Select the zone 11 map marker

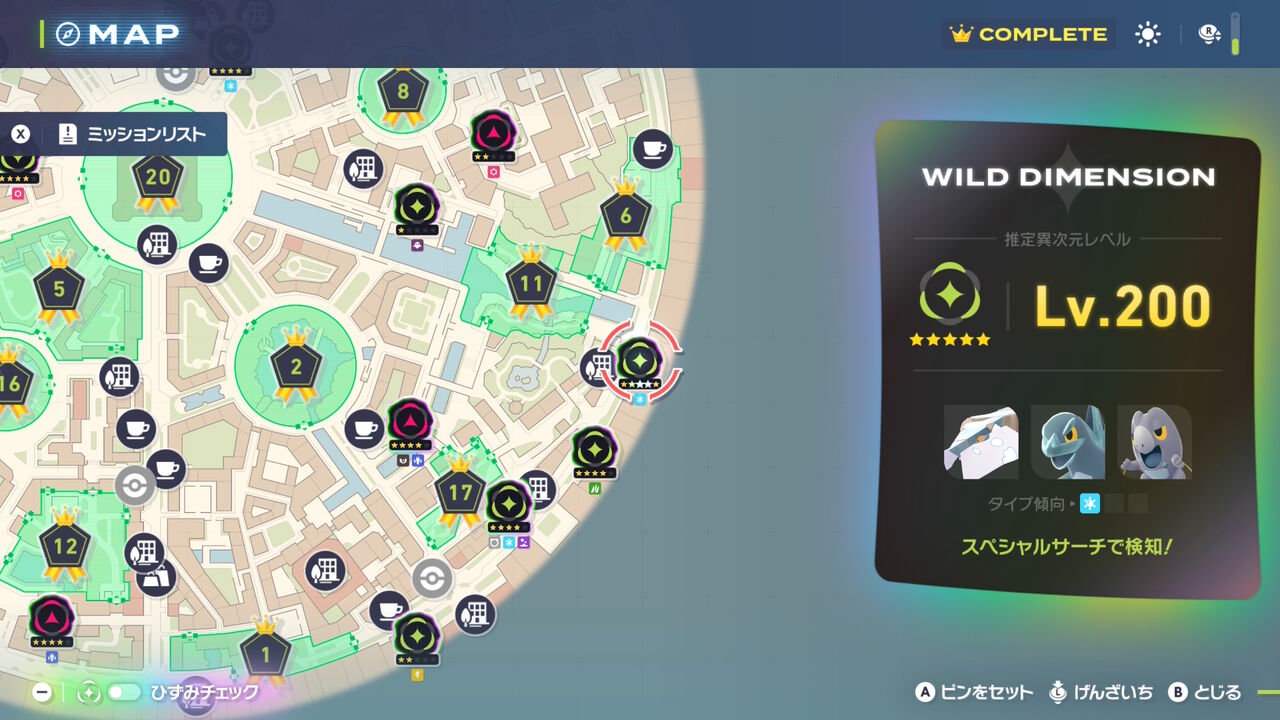pos(530,285)
